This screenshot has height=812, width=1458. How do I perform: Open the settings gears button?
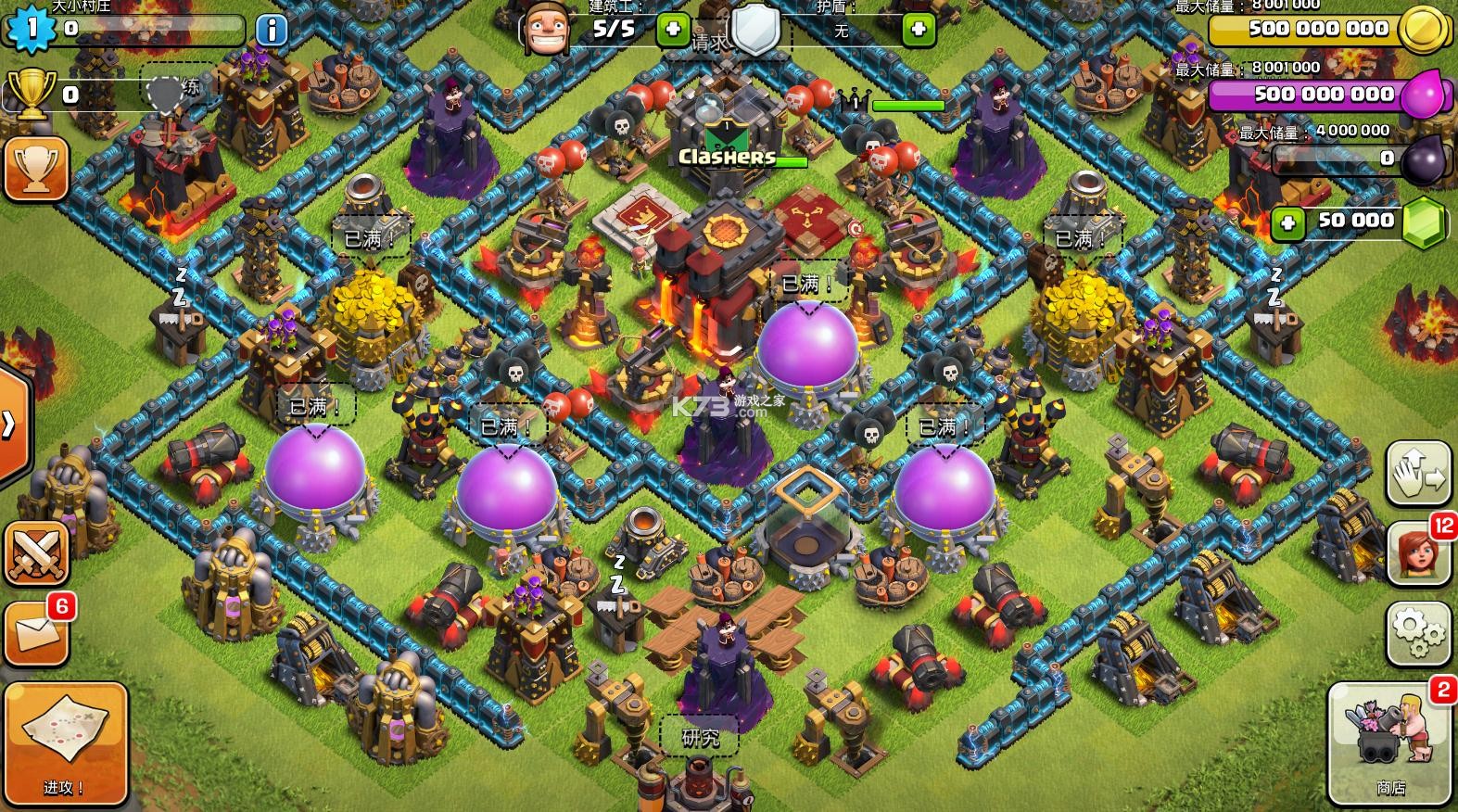tap(1418, 633)
